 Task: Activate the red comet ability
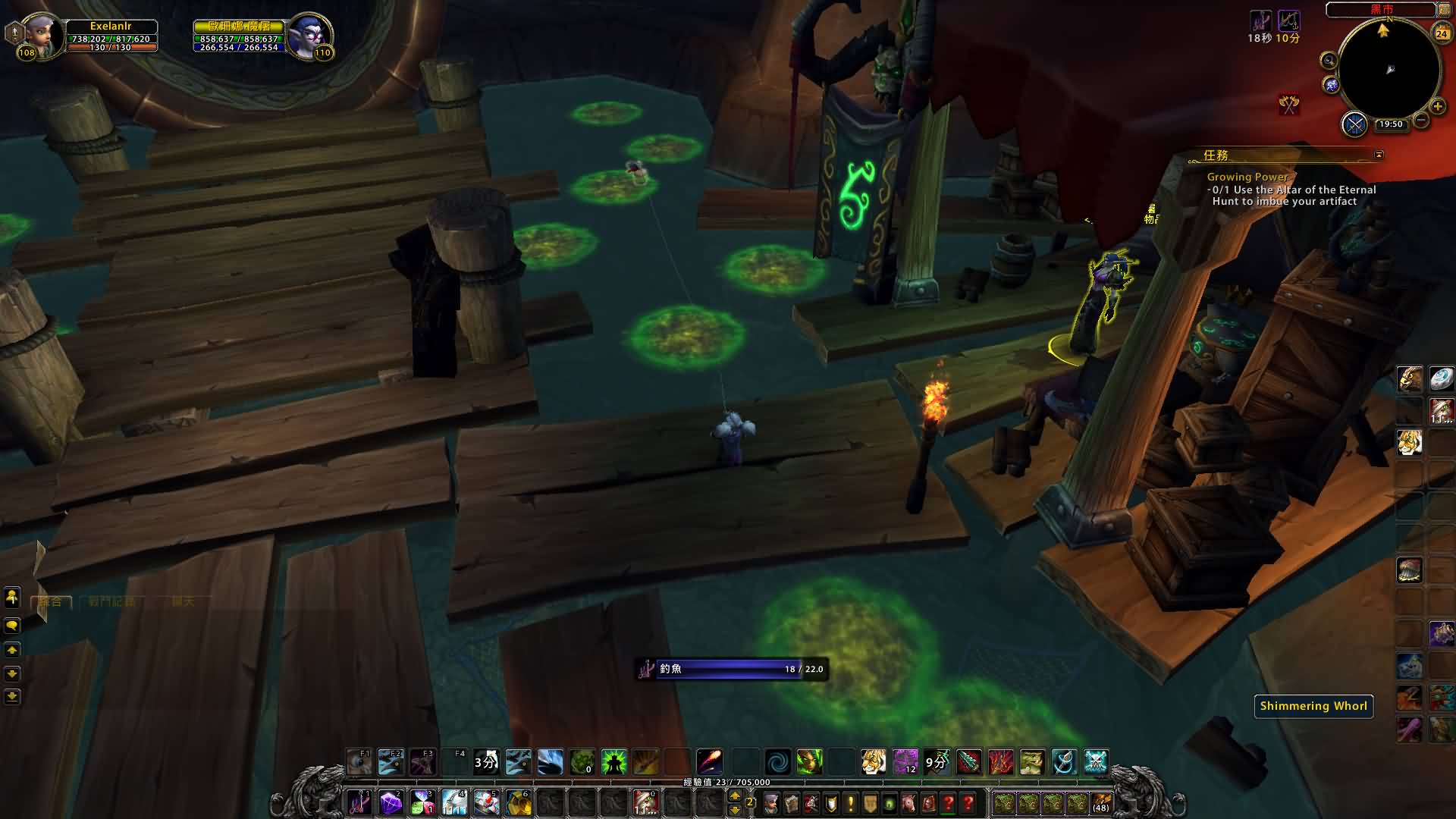(709, 761)
